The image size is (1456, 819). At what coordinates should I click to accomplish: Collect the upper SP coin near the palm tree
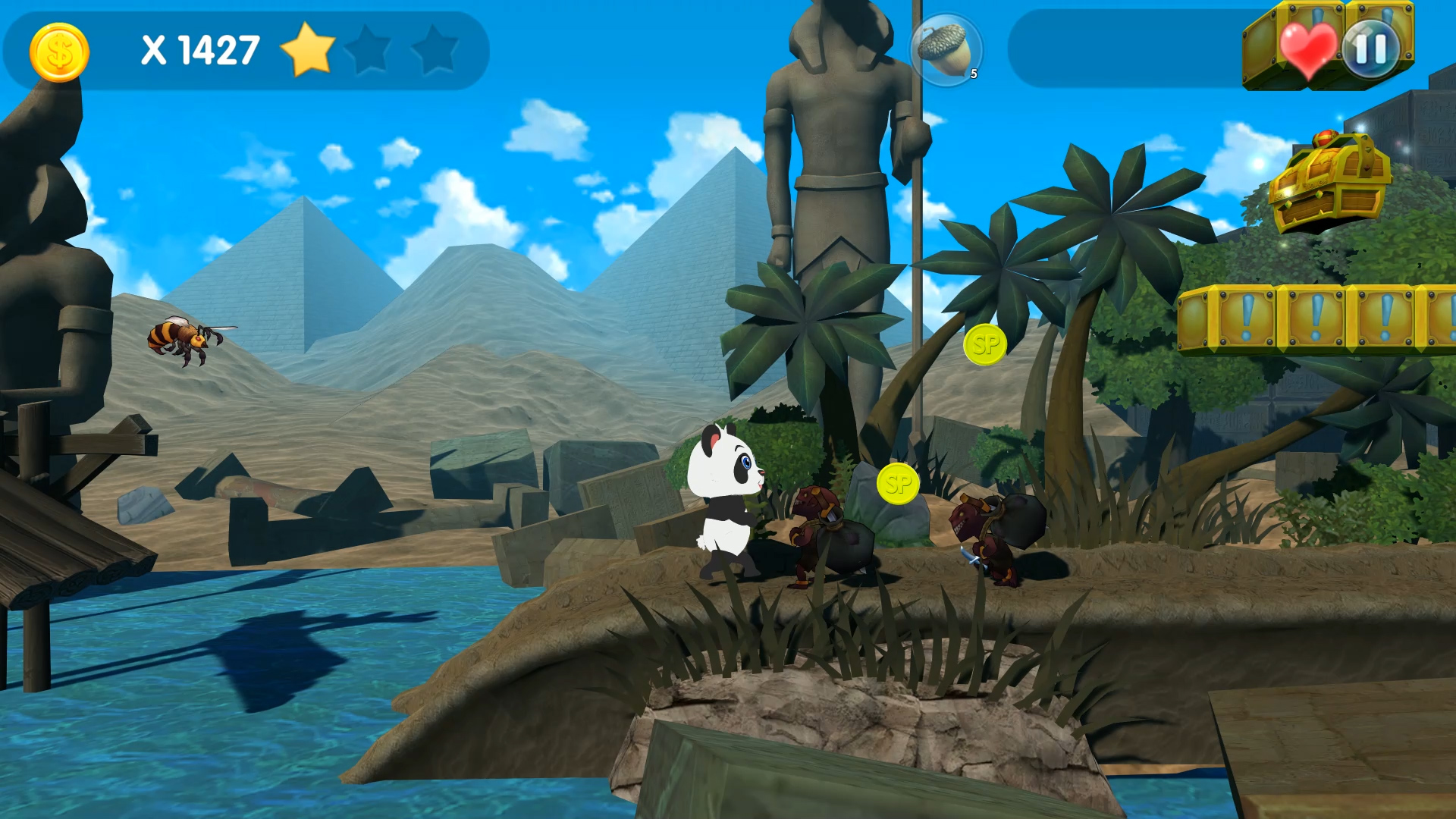pos(984,345)
